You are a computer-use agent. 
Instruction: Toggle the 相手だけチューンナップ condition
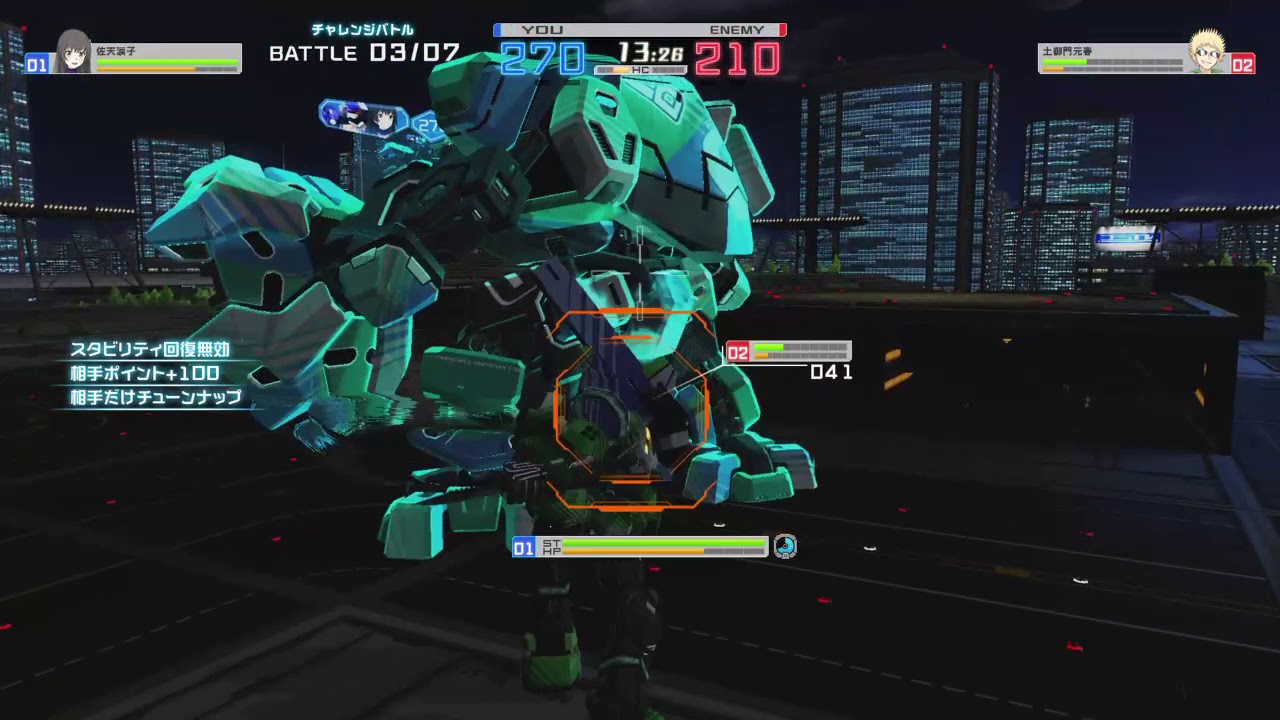[x=153, y=398]
